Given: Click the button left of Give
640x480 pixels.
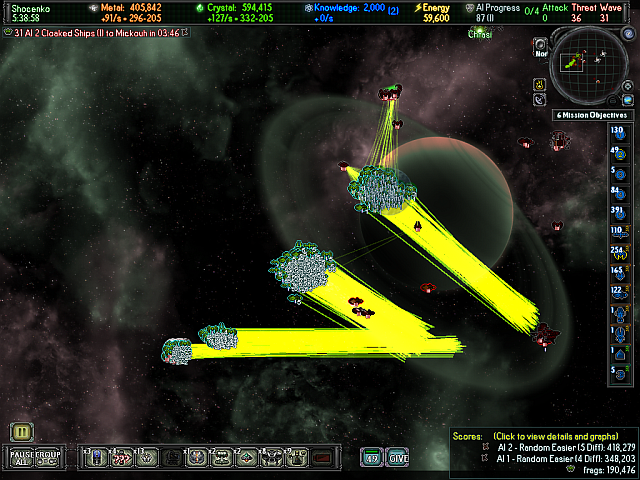Looking at the screenshot, I should (x=371, y=458).
